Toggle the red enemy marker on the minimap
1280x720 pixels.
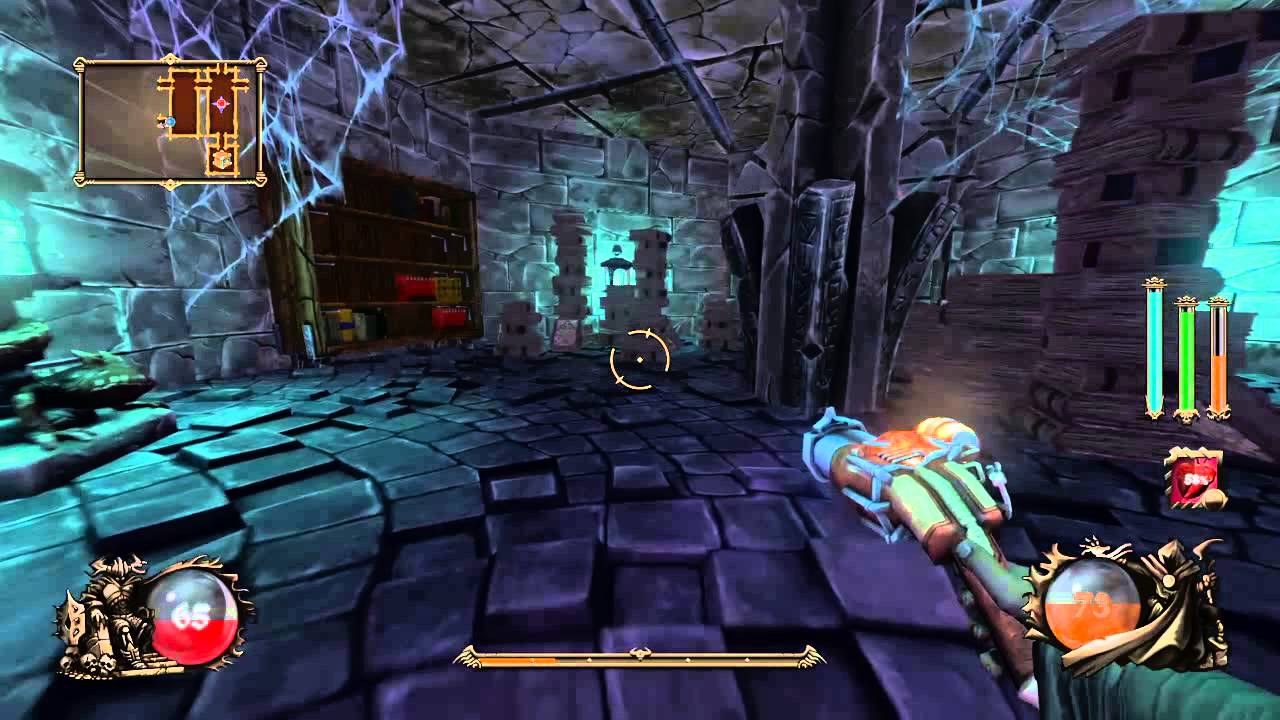pyautogui.click(x=221, y=104)
